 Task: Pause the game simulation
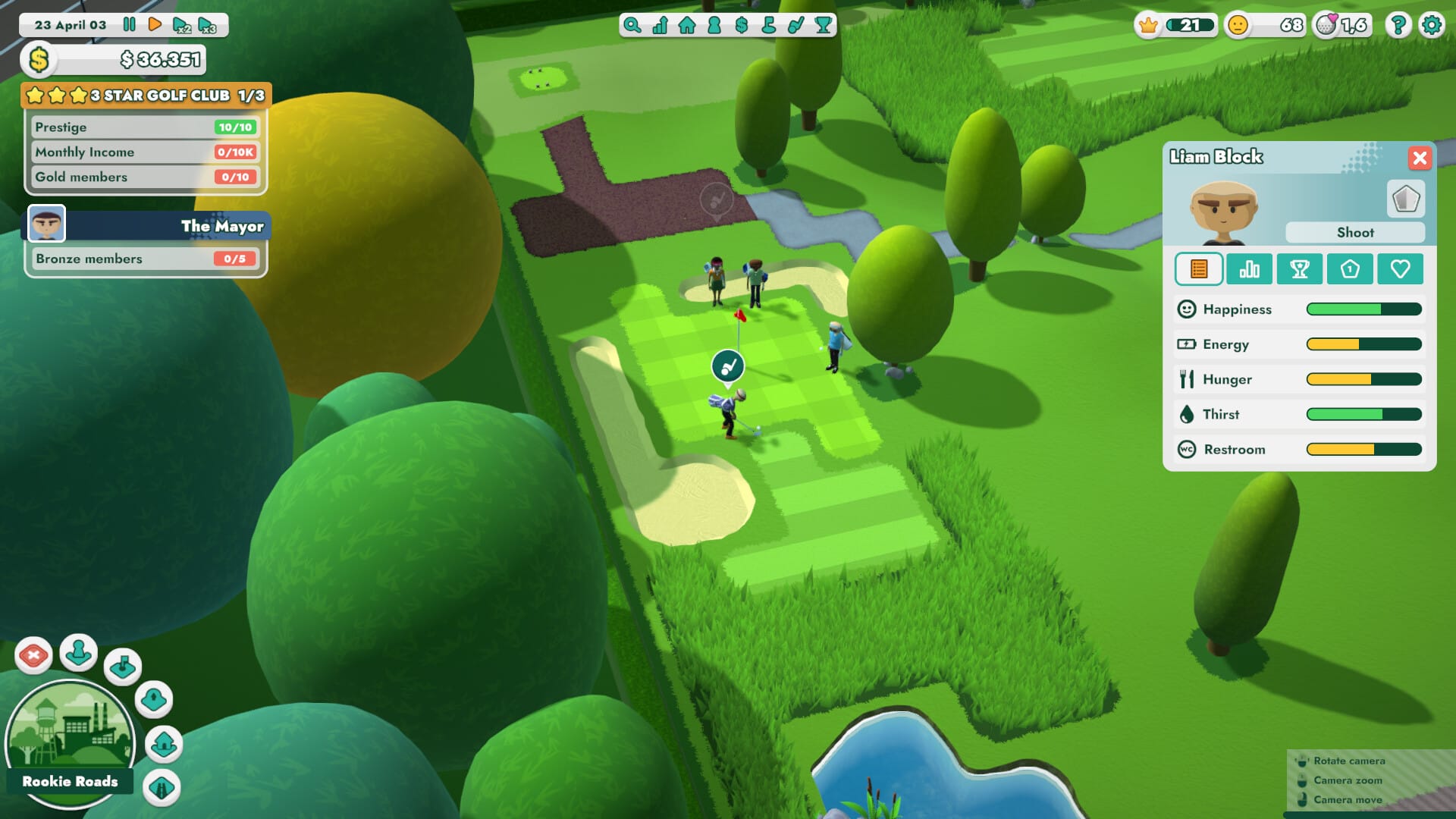130,24
